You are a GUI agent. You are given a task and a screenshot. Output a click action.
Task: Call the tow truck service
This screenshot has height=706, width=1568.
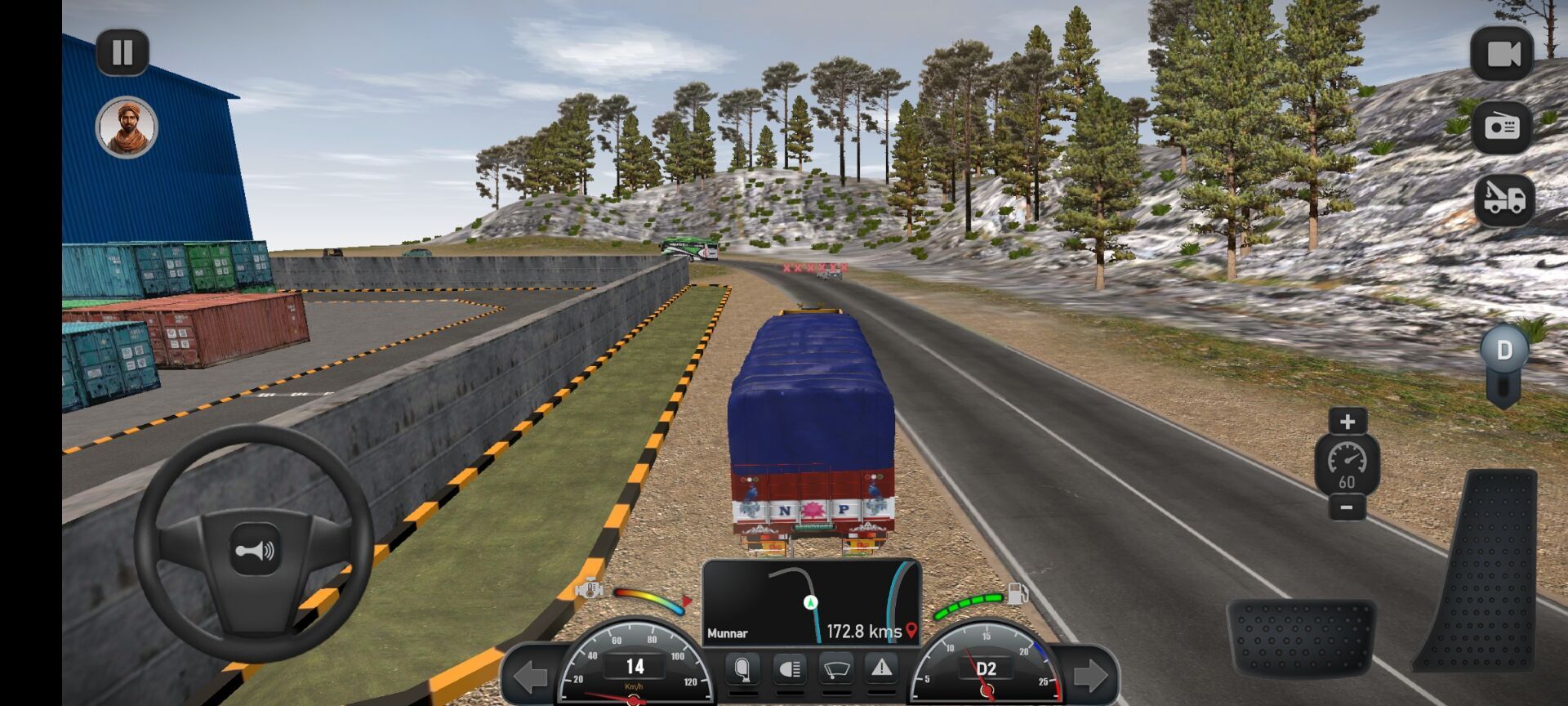coord(1503,200)
